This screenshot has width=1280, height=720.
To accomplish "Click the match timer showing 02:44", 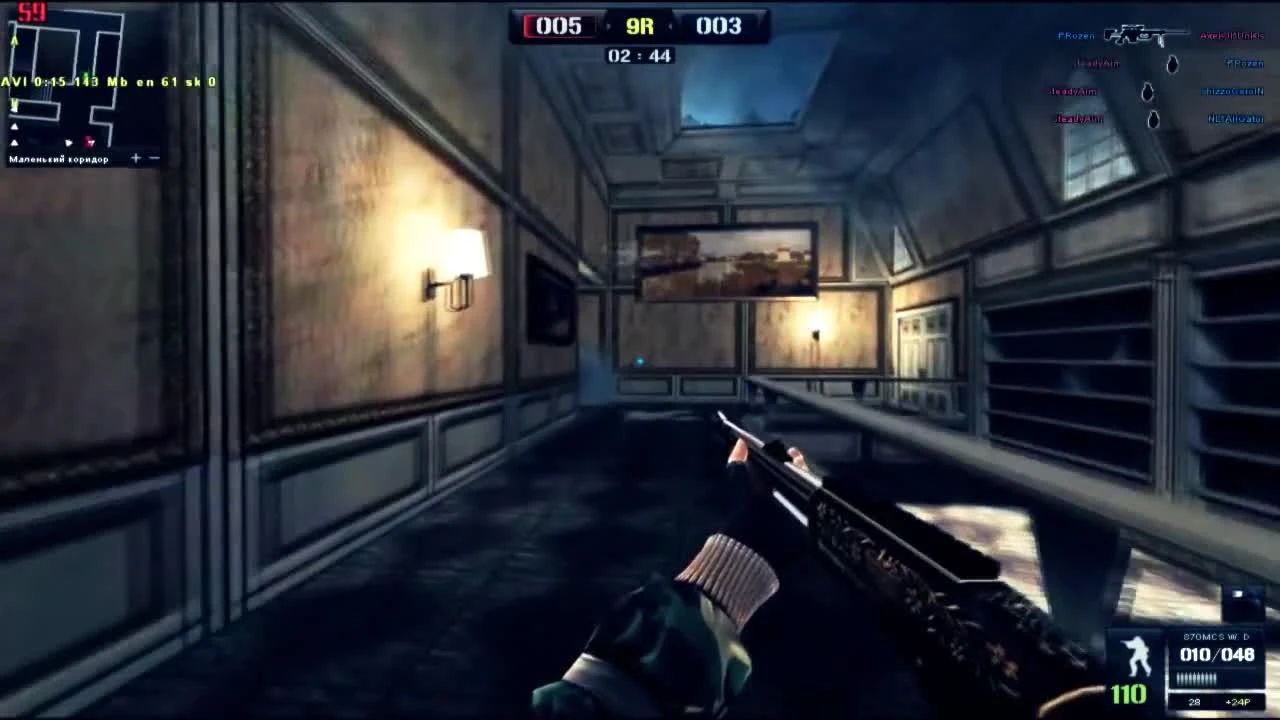I will (x=640, y=56).
